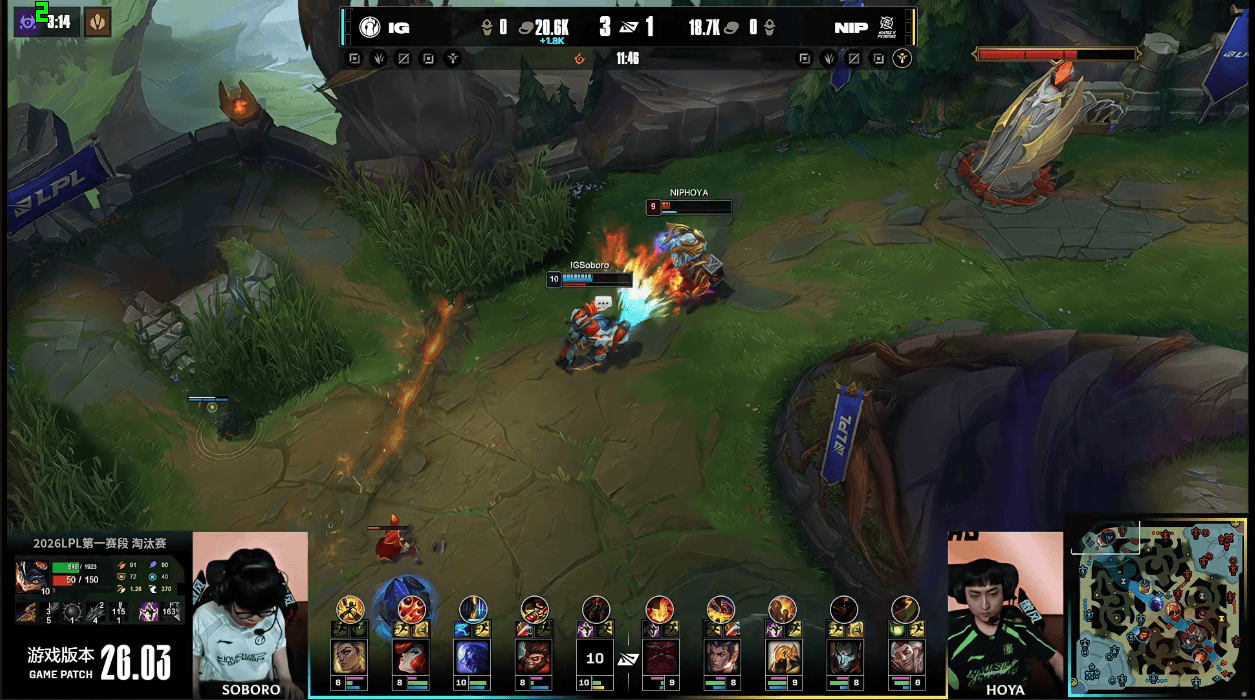Click the purple objective timer icon

coord(26,21)
